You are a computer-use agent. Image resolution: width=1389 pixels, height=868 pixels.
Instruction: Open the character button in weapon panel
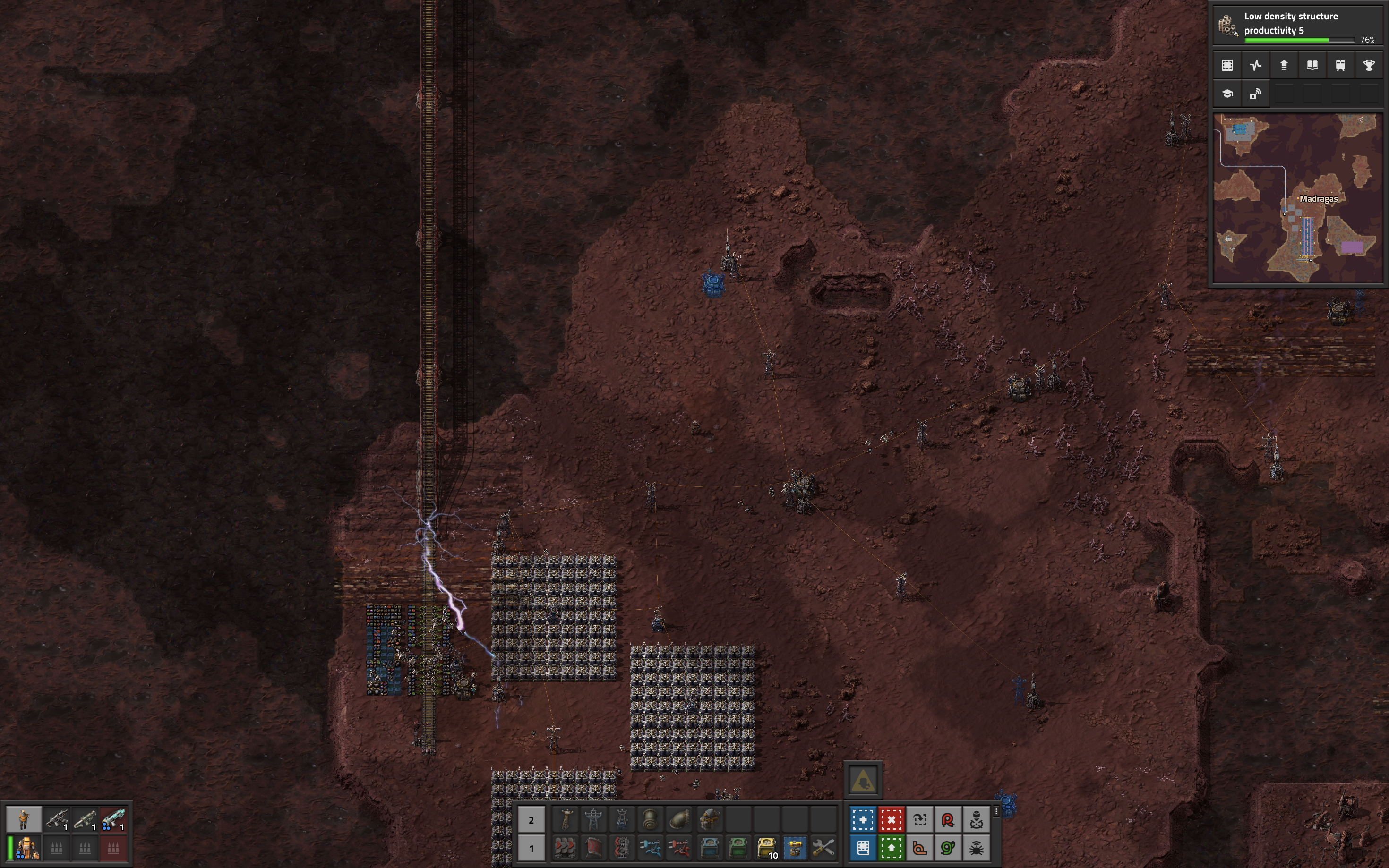pos(24,819)
